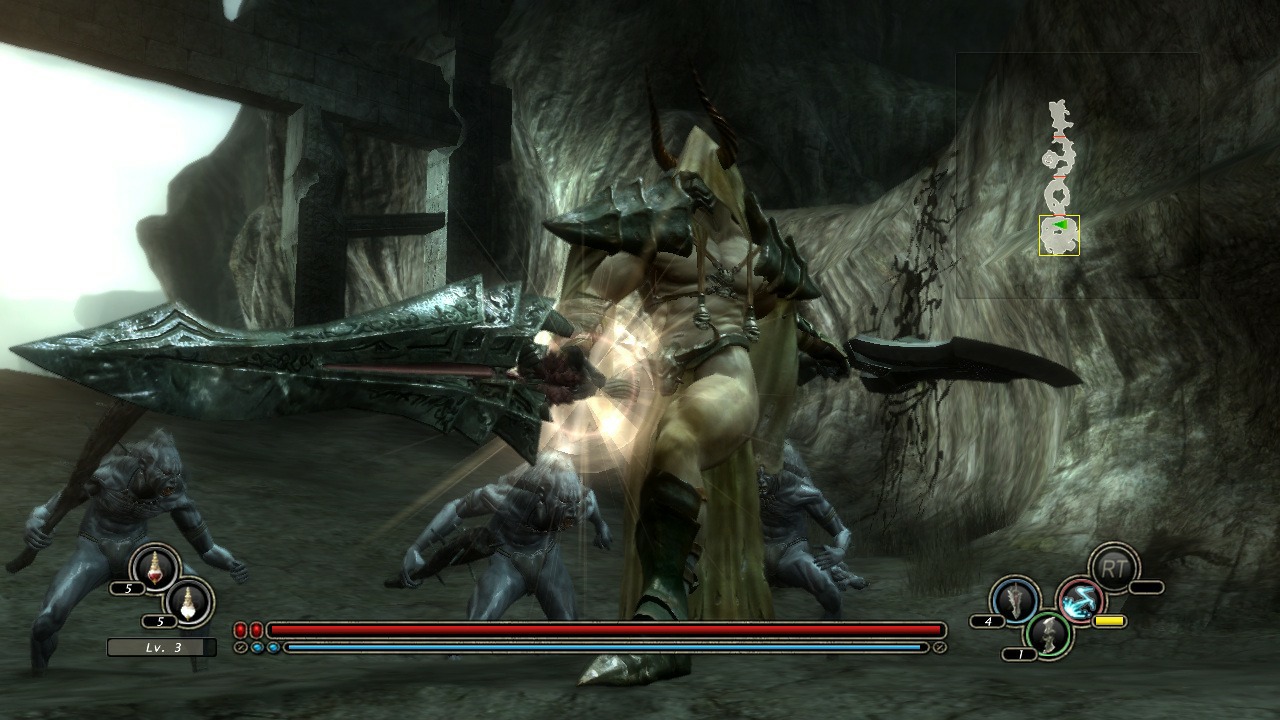Activate the cyan lightning spell icon

[x=1080, y=601]
